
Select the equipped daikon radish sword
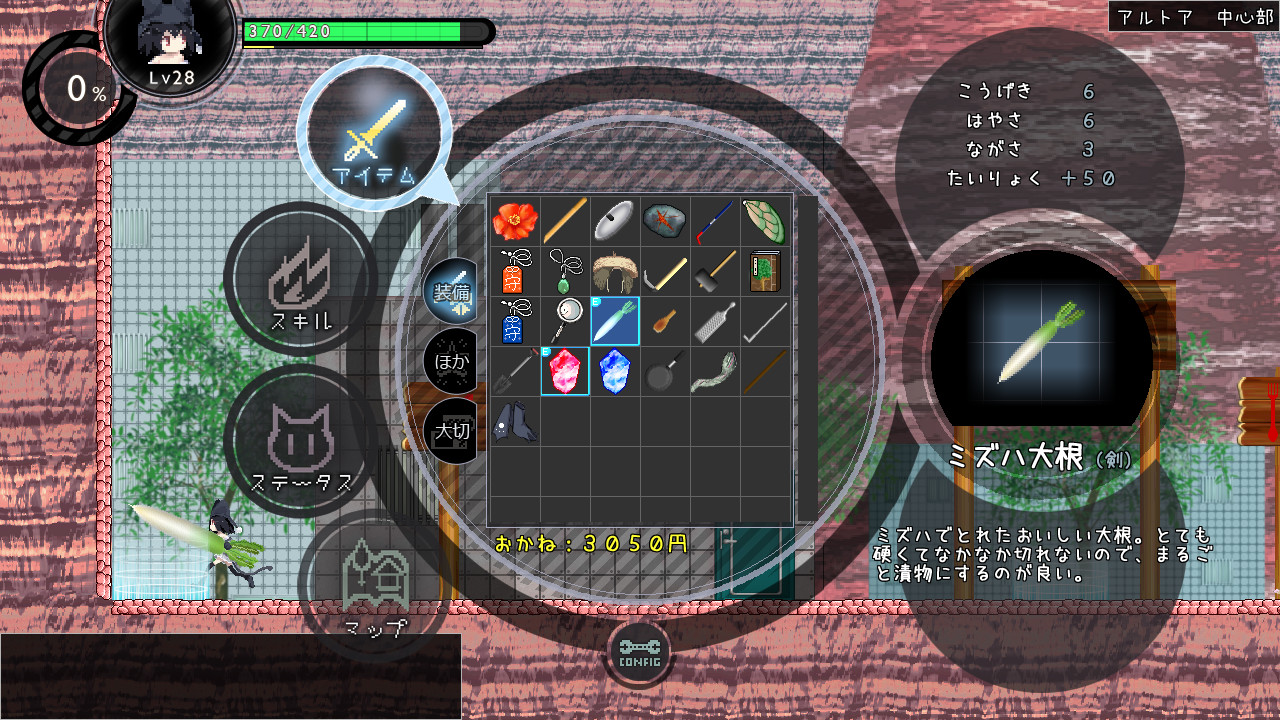coord(615,321)
